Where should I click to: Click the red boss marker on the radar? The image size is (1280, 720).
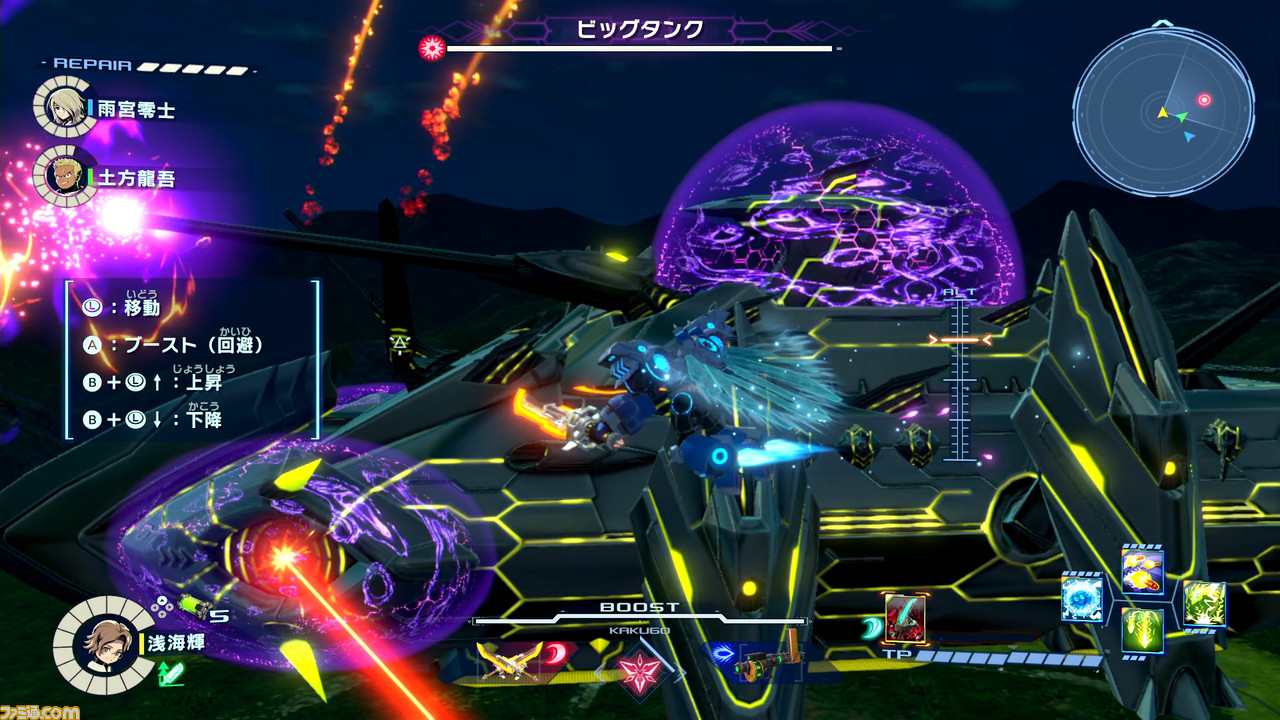coord(1204,100)
